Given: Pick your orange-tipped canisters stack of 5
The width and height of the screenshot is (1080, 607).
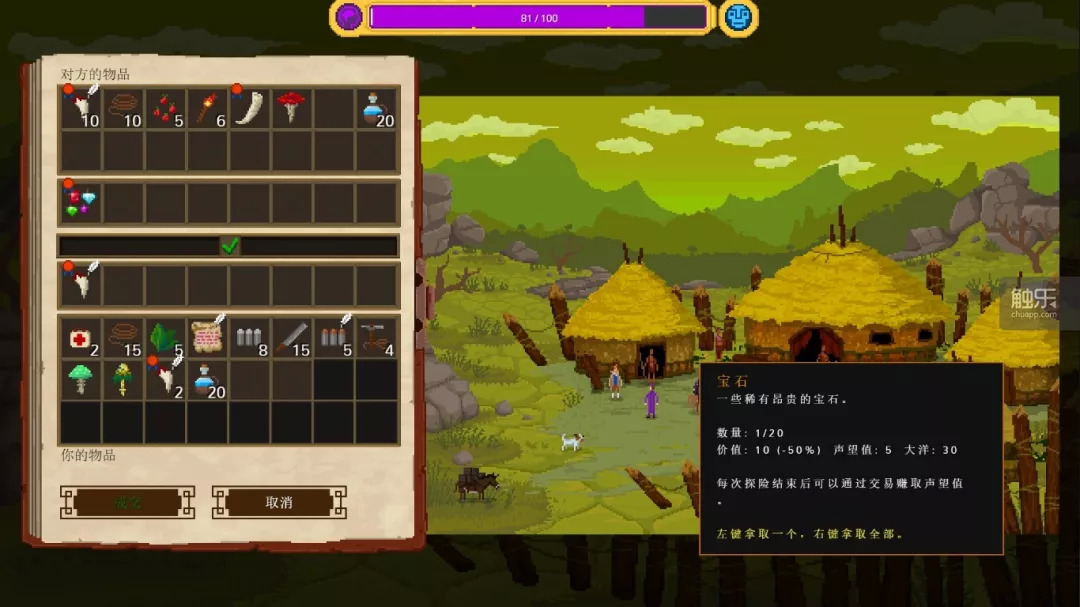Looking at the screenshot, I should point(333,338).
